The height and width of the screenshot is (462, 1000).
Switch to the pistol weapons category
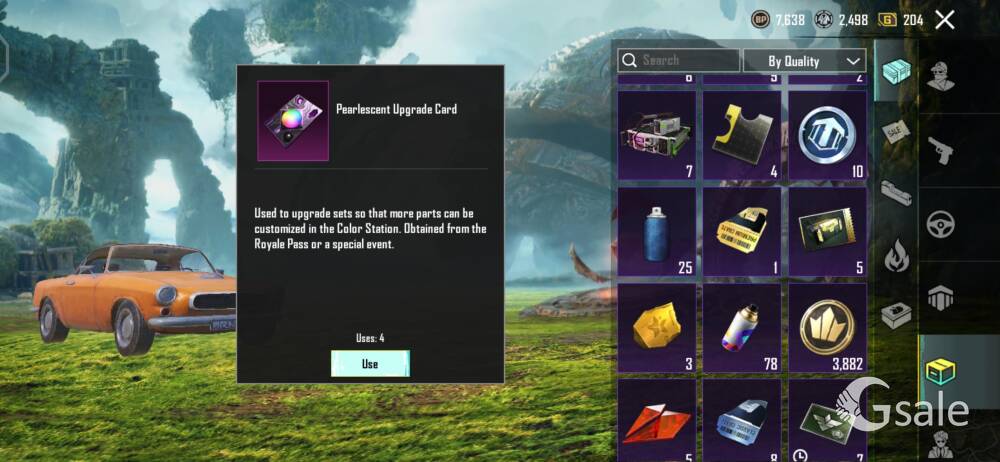point(941,150)
